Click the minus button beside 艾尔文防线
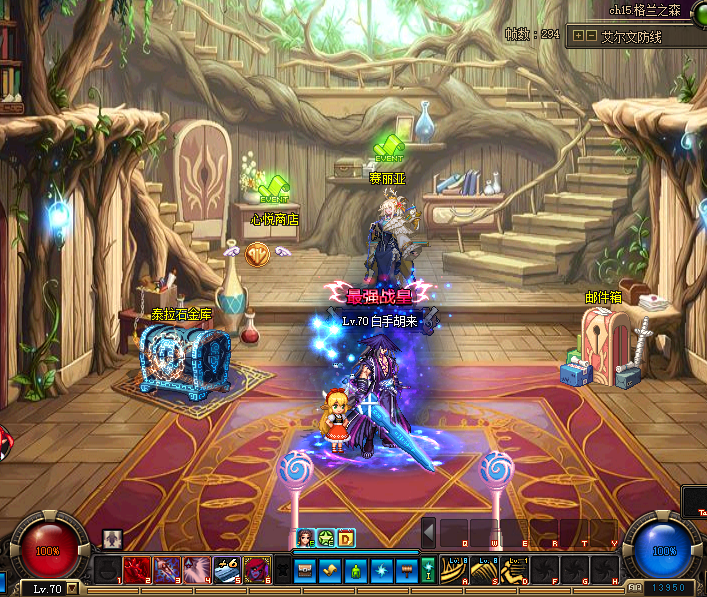 click(x=589, y=36)
